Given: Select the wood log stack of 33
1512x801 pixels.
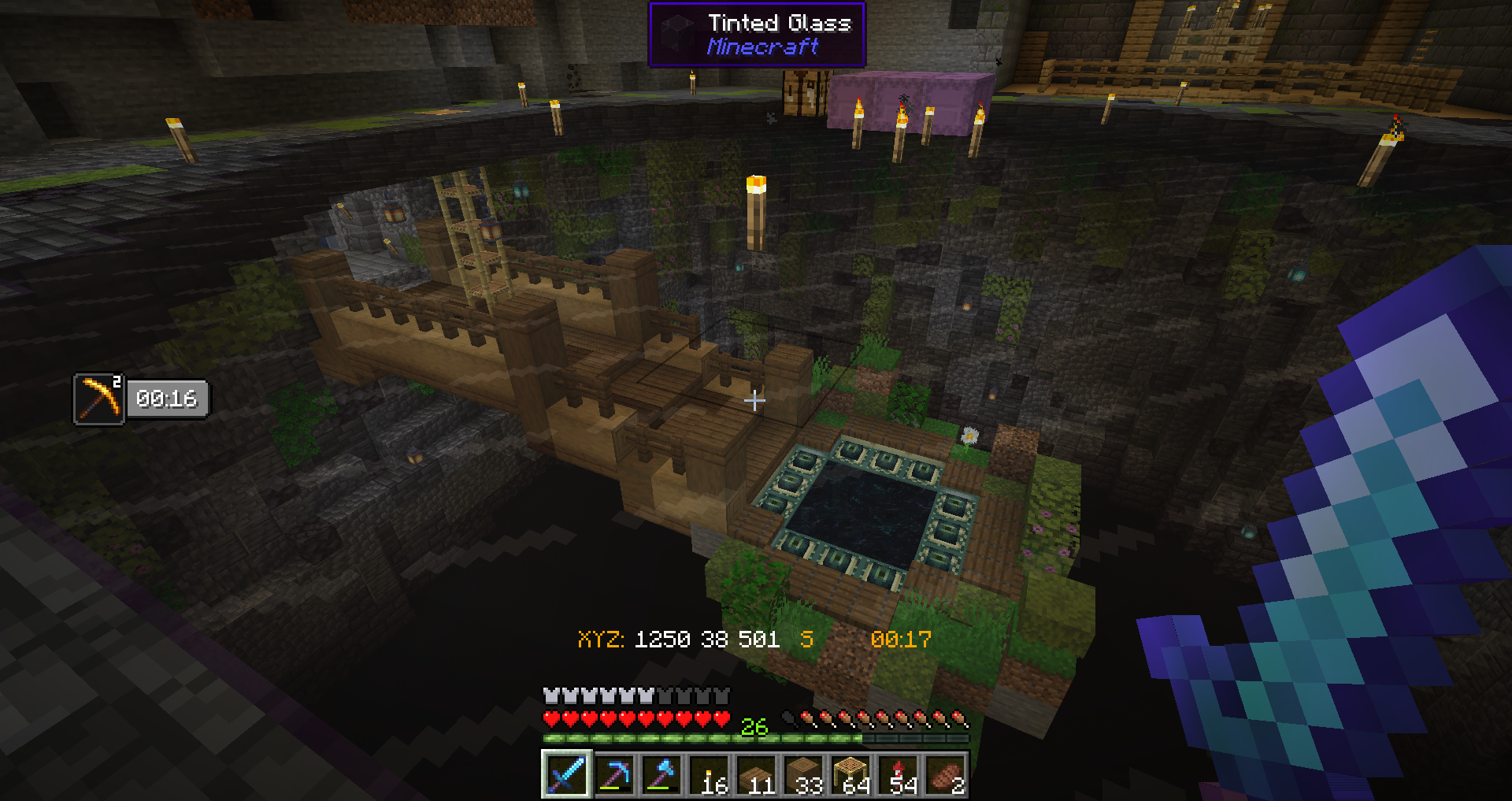Looking at the screenshot, I should [x=803, y=774].
